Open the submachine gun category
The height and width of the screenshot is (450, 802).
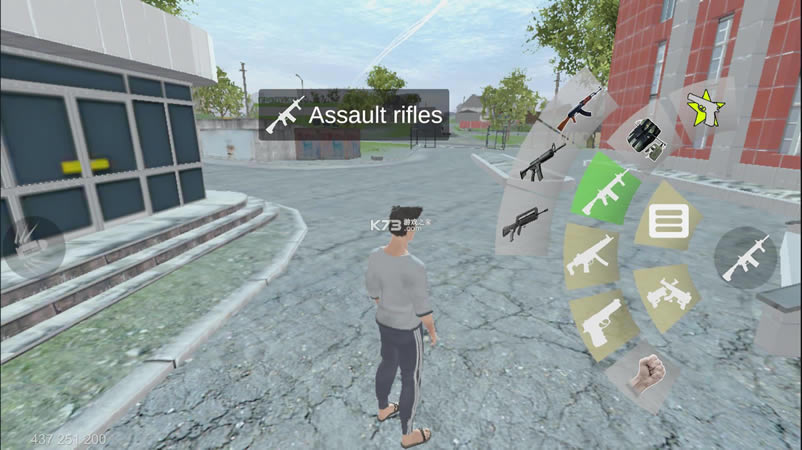pyautogui.click(x=591, y=255)
